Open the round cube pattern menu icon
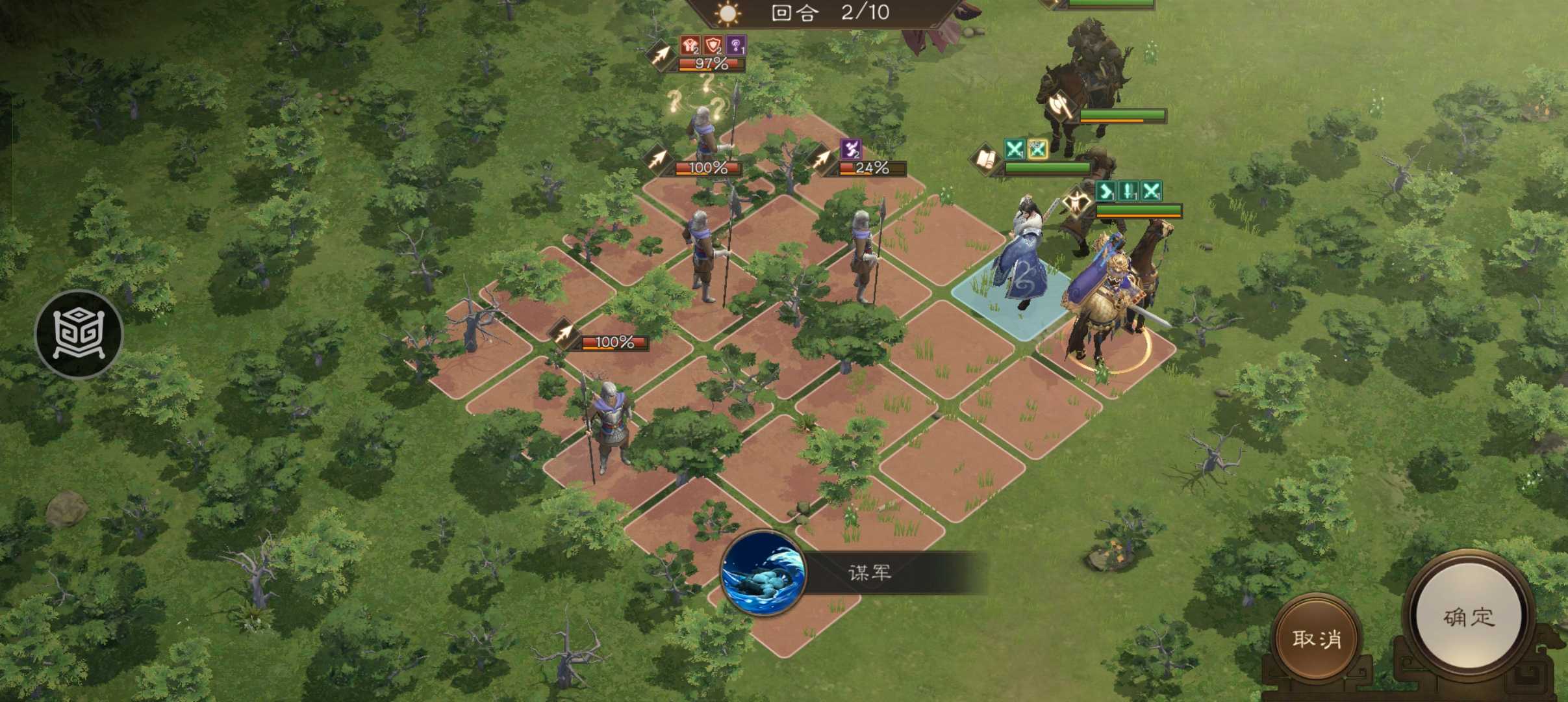Image resolution: width=1568 pixels, height=702 pixels. point(79,334)
